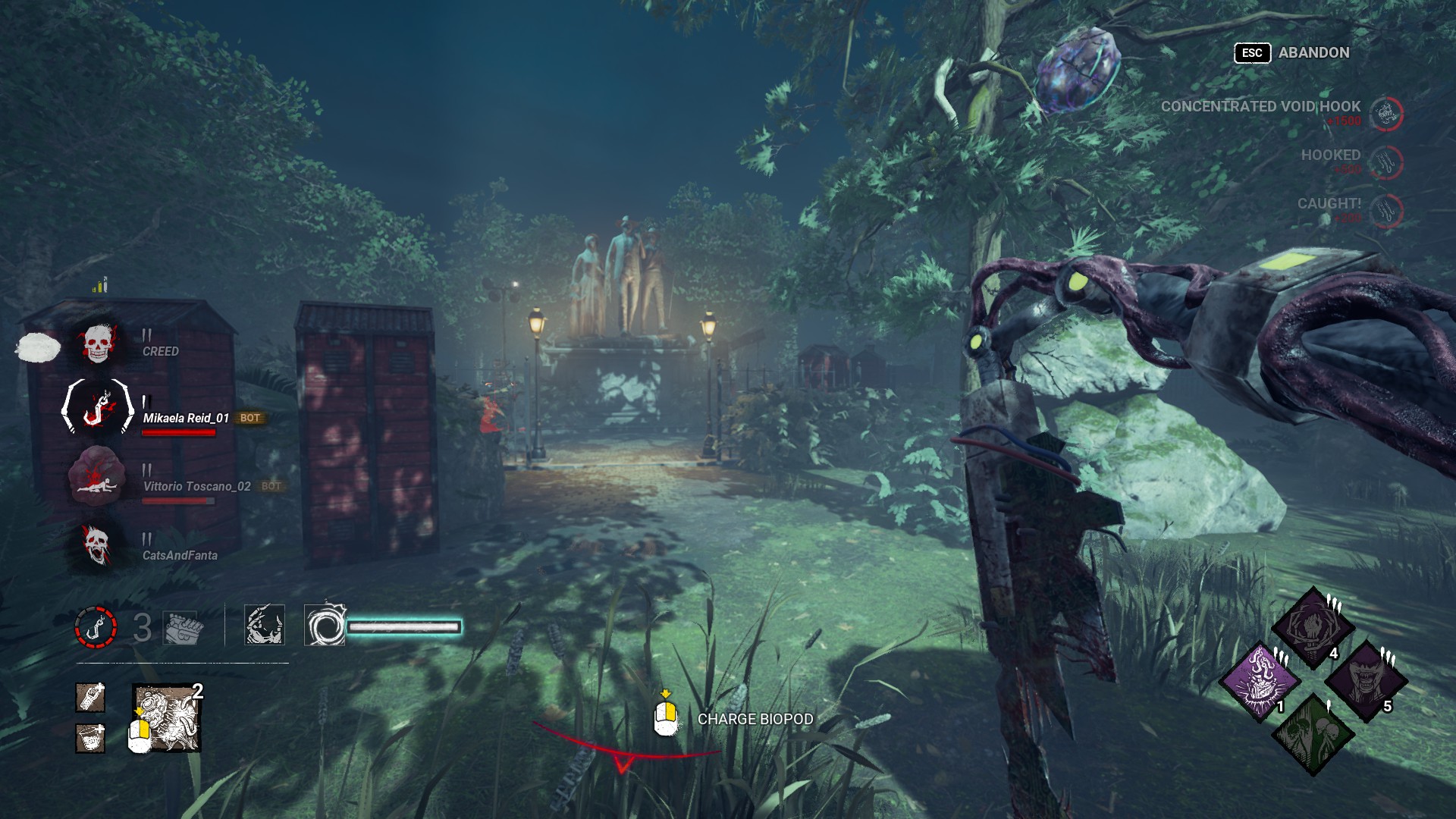Select CatsAndFanta's skull status portrait

97,544
